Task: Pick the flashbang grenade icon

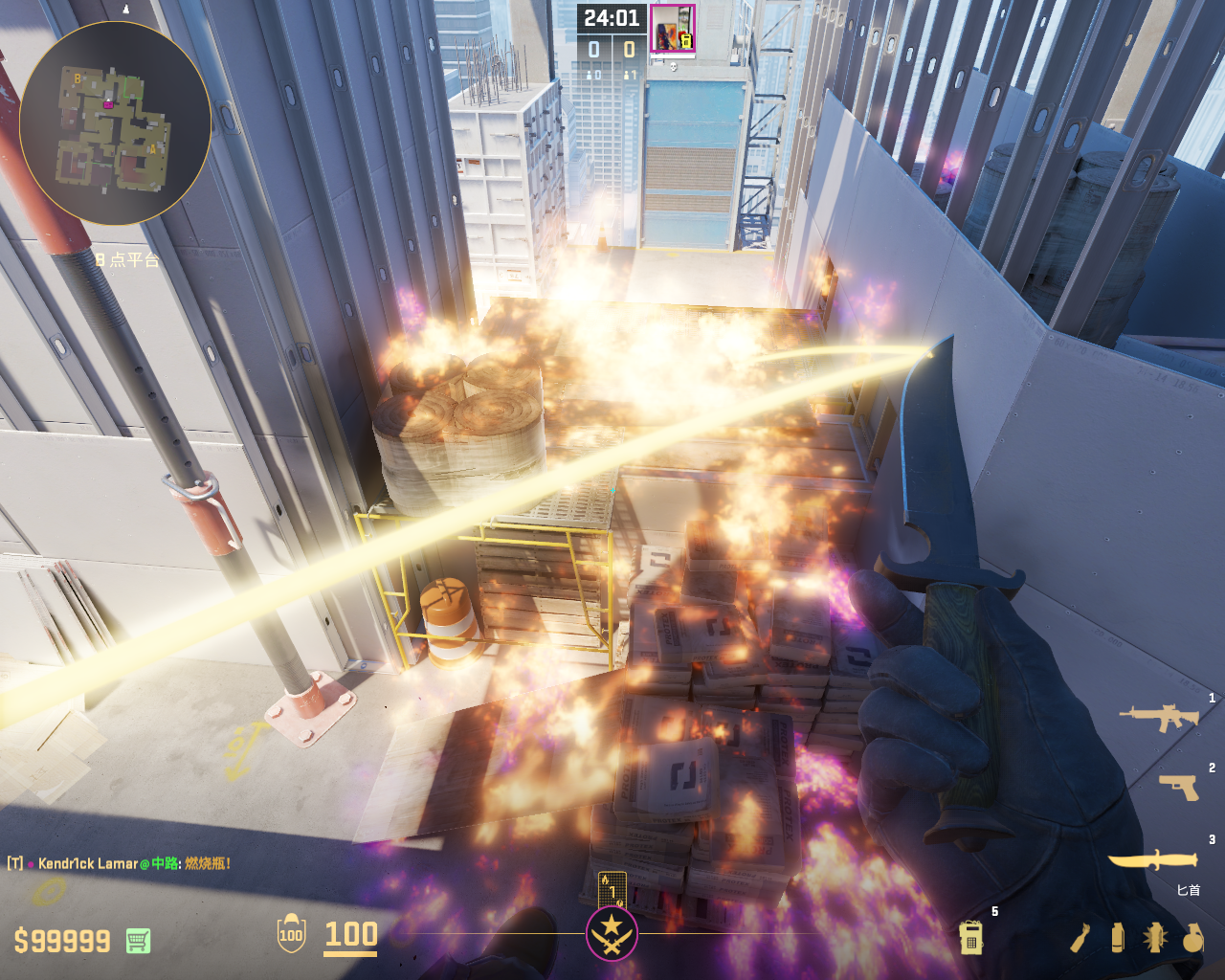Action: click(1155, 938)
